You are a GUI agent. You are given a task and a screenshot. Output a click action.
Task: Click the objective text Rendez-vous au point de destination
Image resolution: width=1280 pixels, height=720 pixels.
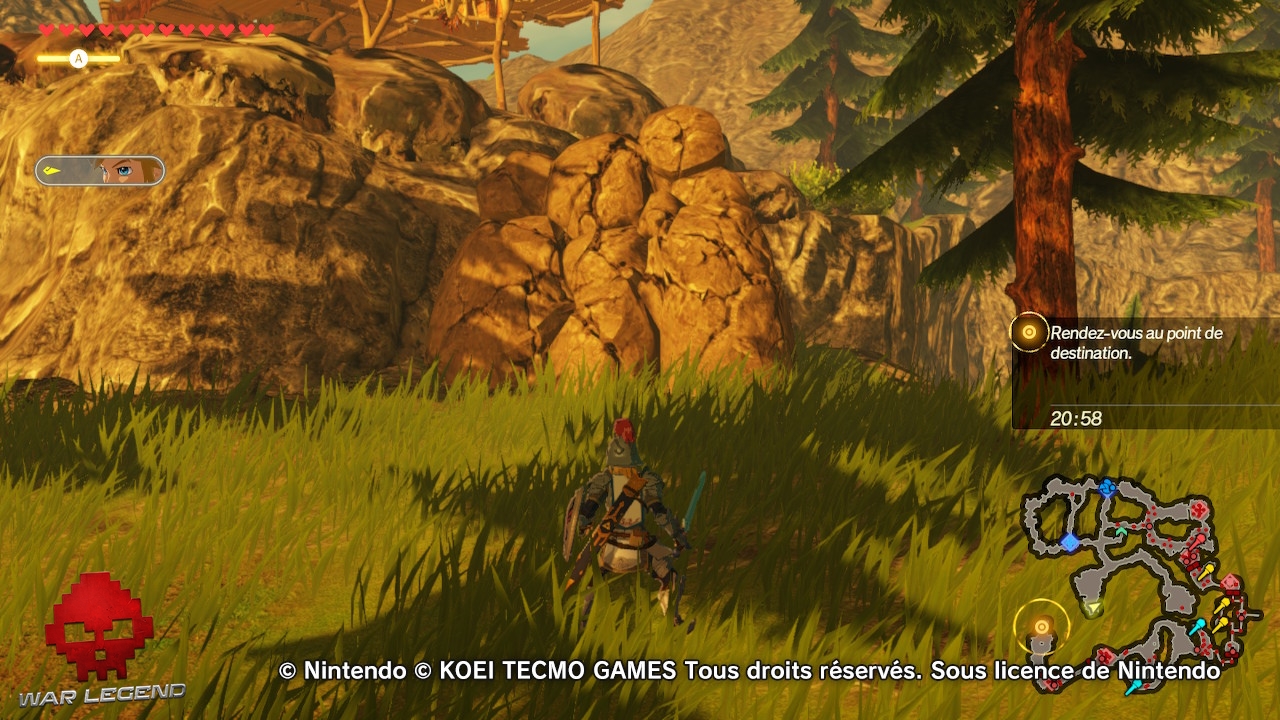click(x=1135, y=342)
